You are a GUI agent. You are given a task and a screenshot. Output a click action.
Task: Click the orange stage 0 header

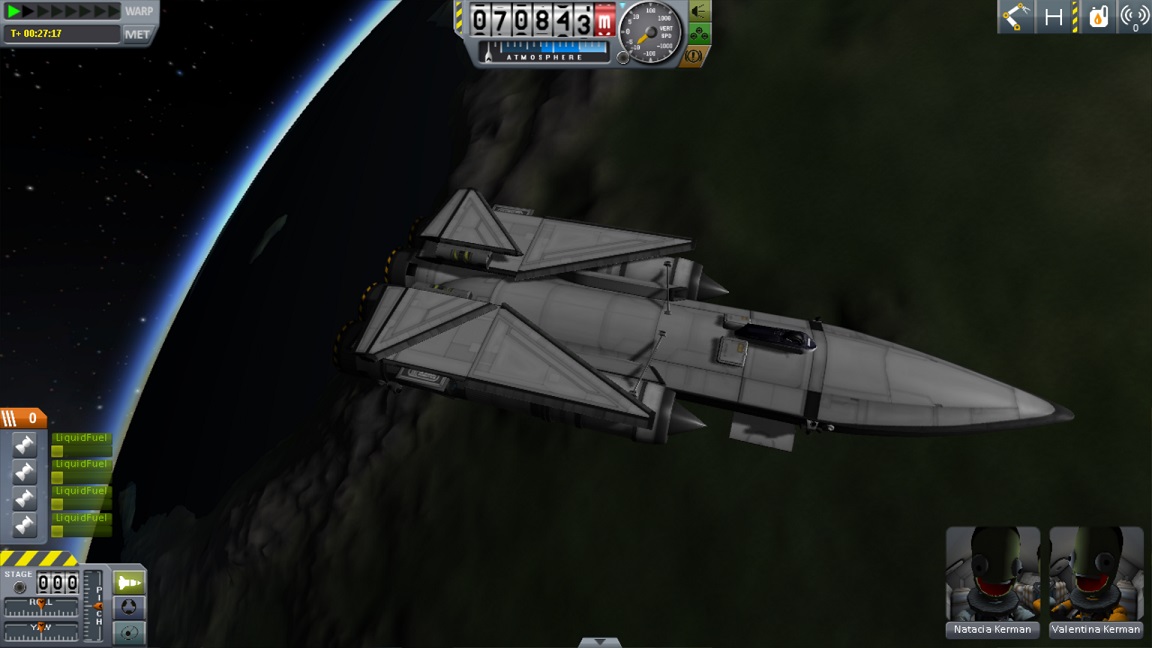pyautogui.click(x=23, y=418)
